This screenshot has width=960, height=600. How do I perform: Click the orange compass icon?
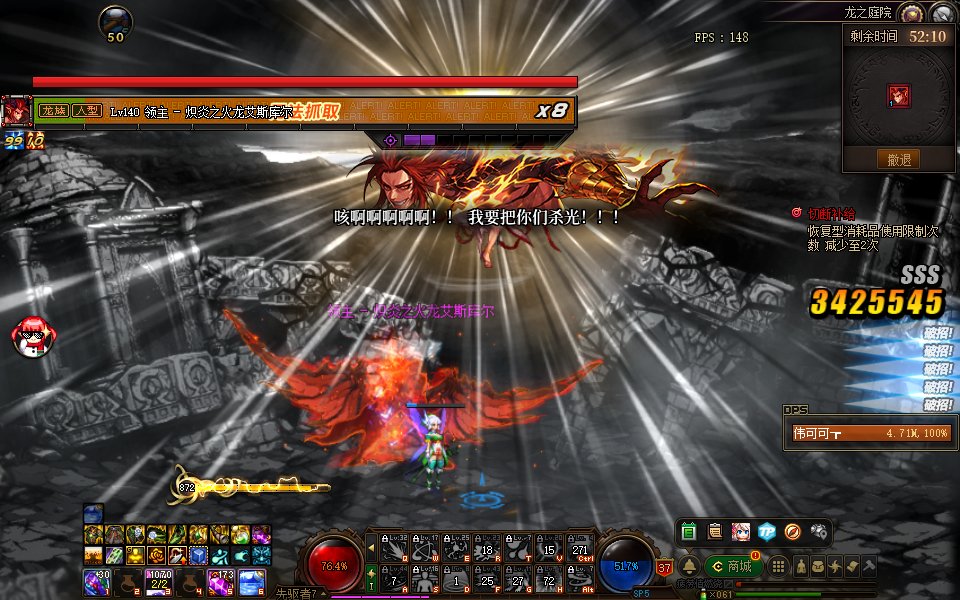pos(793,532)
